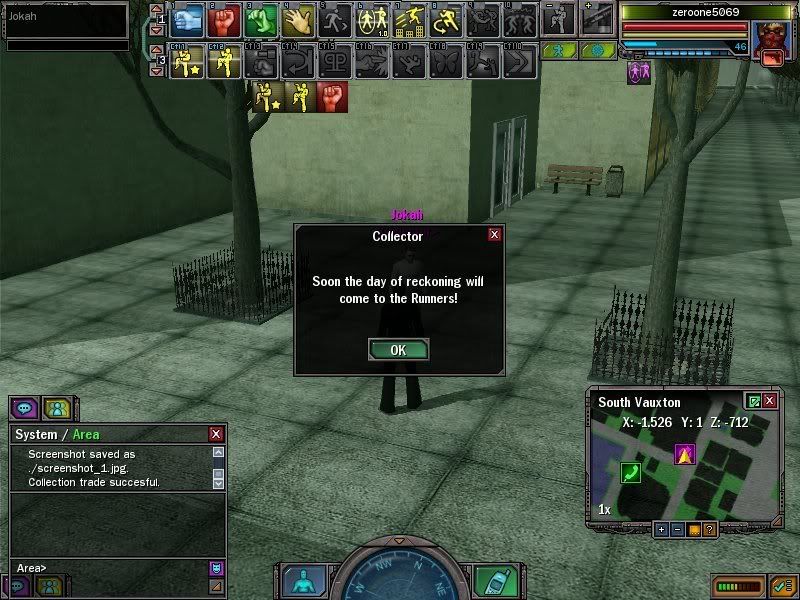Open the minimap question mark help
Image resolution: width=800 pixels, height=600 pixels.
(709, 529)
